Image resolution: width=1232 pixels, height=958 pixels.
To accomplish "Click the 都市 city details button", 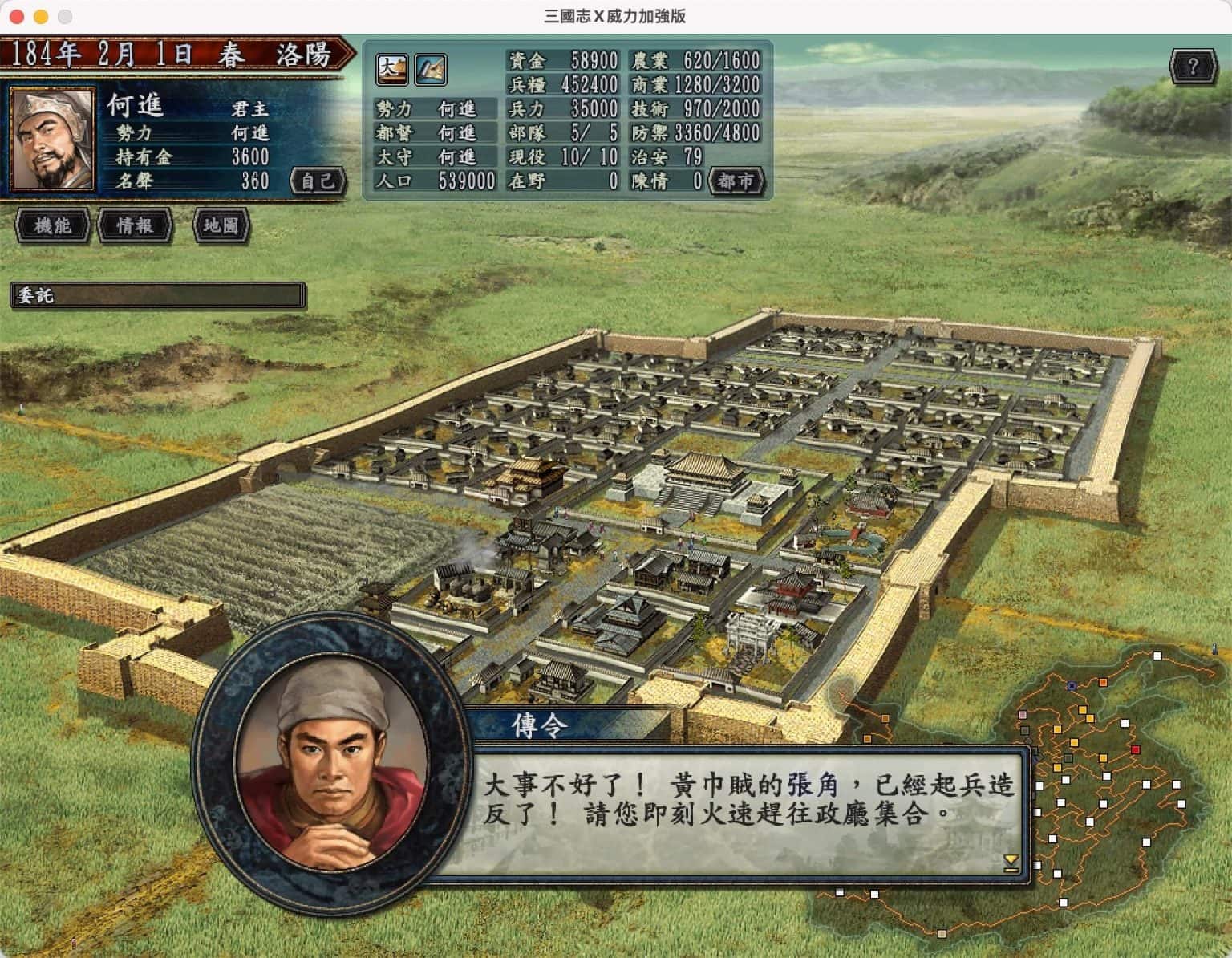I will tap(736, 181).
